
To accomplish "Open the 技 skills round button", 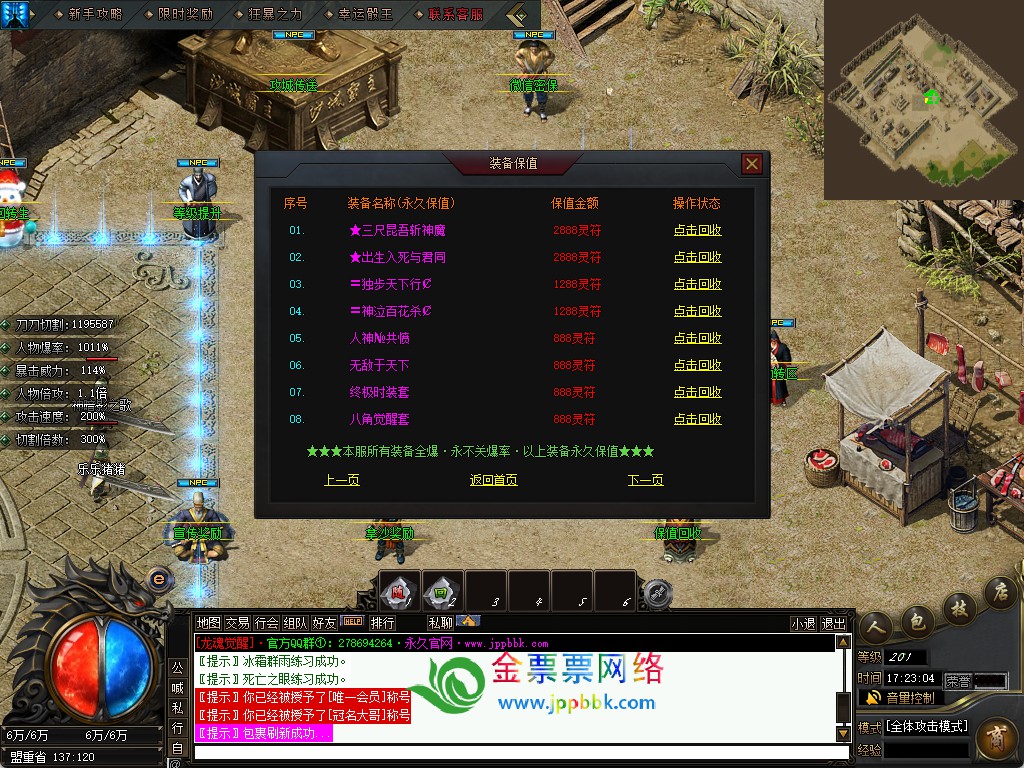I will tap(957, 608).
